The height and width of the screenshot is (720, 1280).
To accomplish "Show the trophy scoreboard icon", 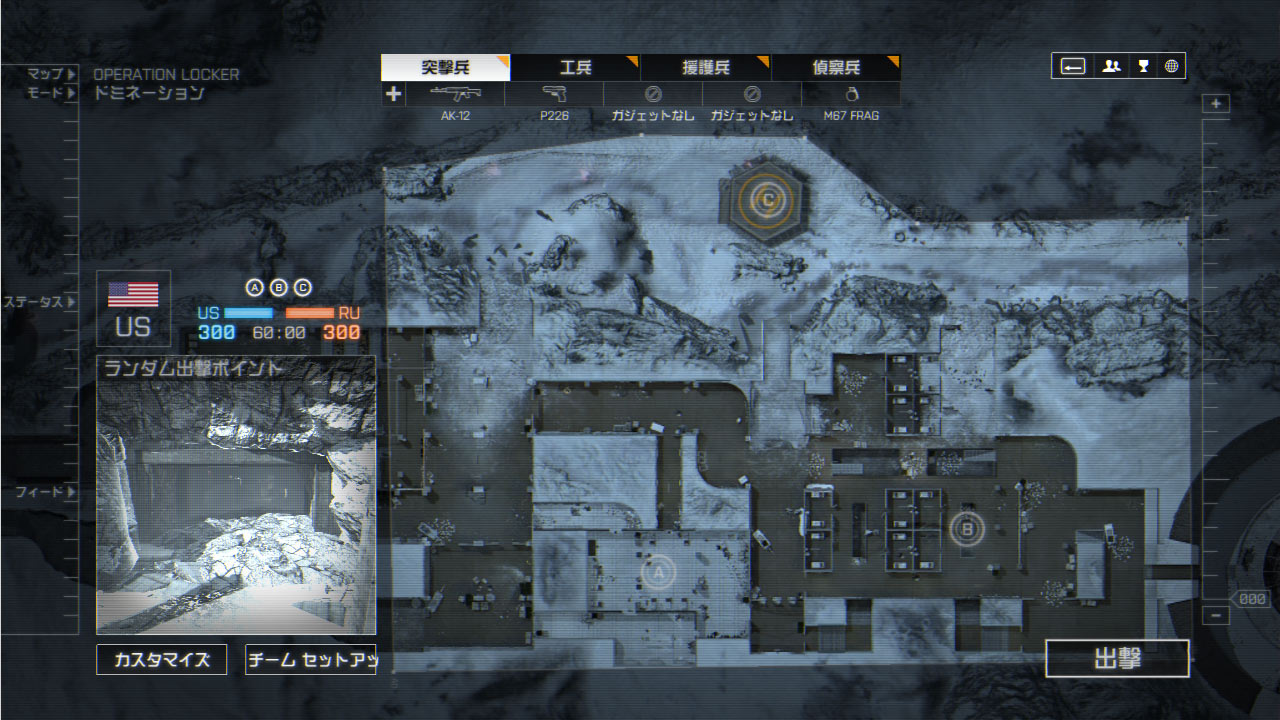I will (1142, 66).
